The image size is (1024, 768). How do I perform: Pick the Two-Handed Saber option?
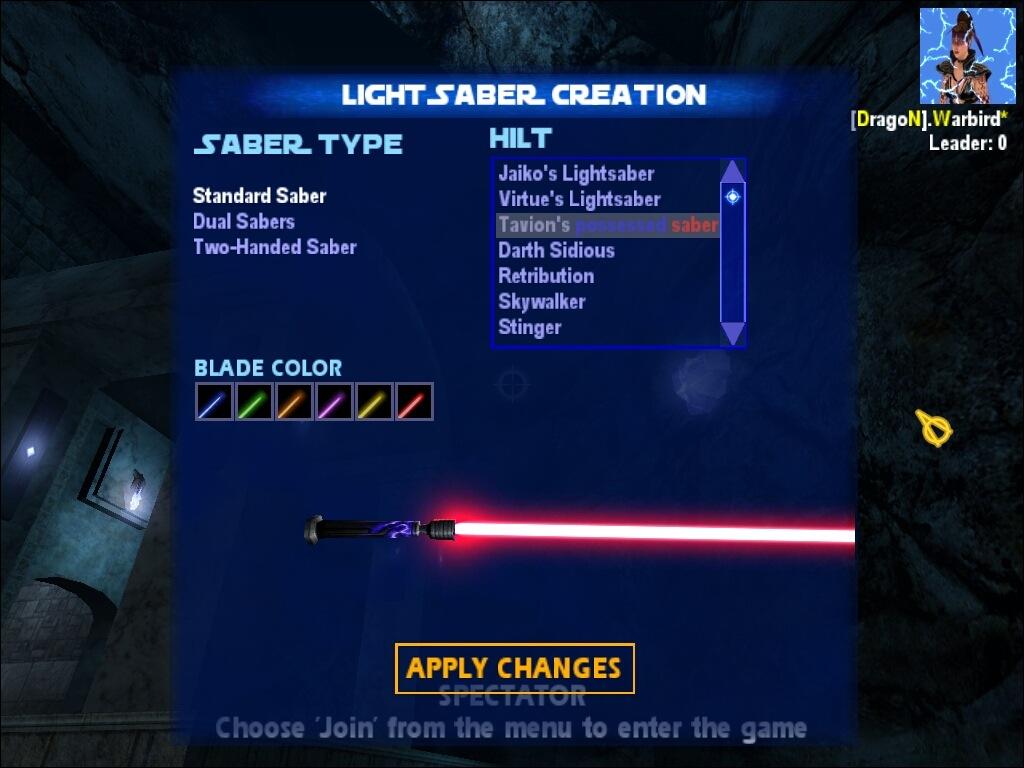click(274, 247)
